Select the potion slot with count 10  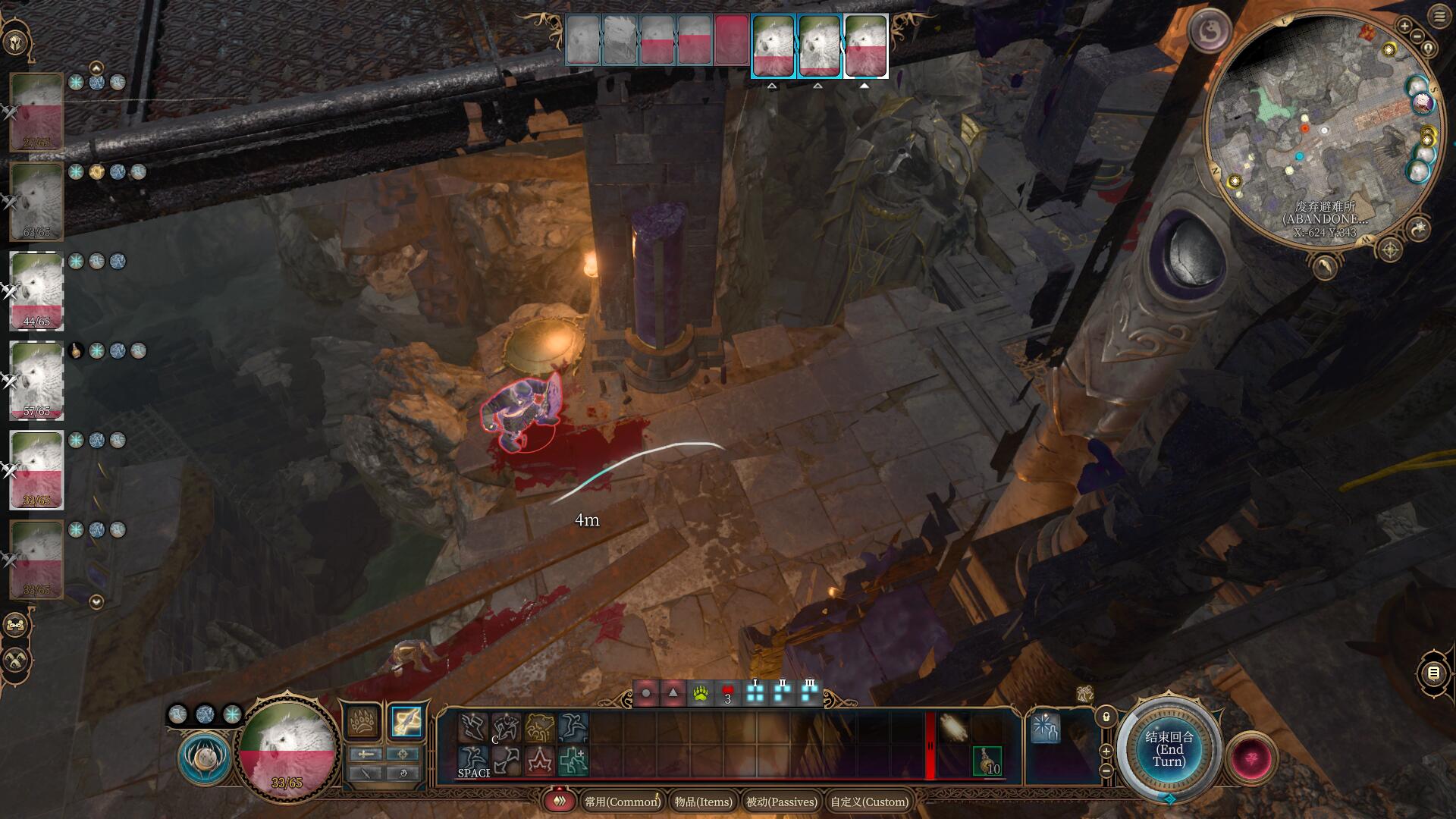(987, 761)
